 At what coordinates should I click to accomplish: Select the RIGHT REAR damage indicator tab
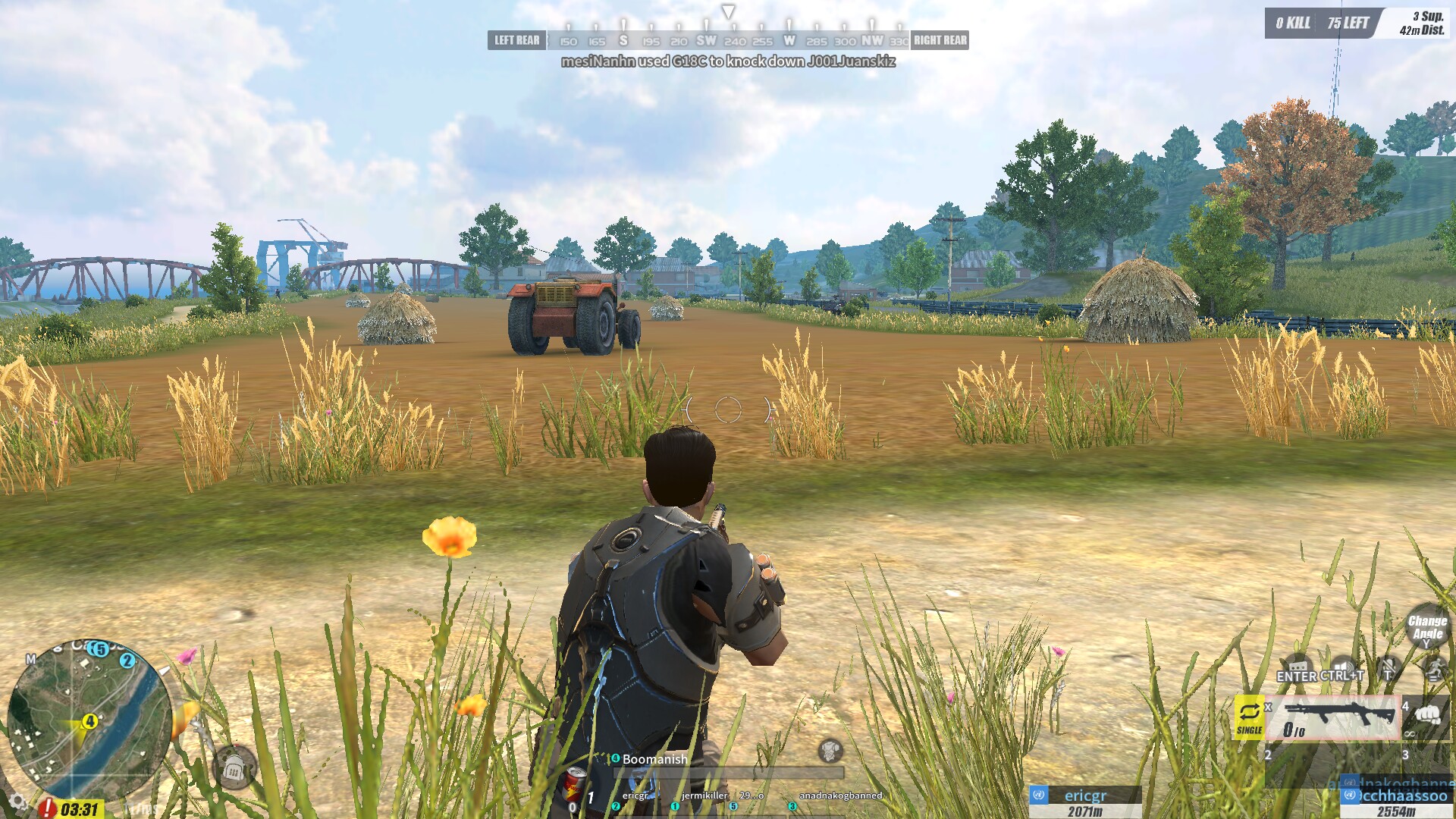coord(940,40)
